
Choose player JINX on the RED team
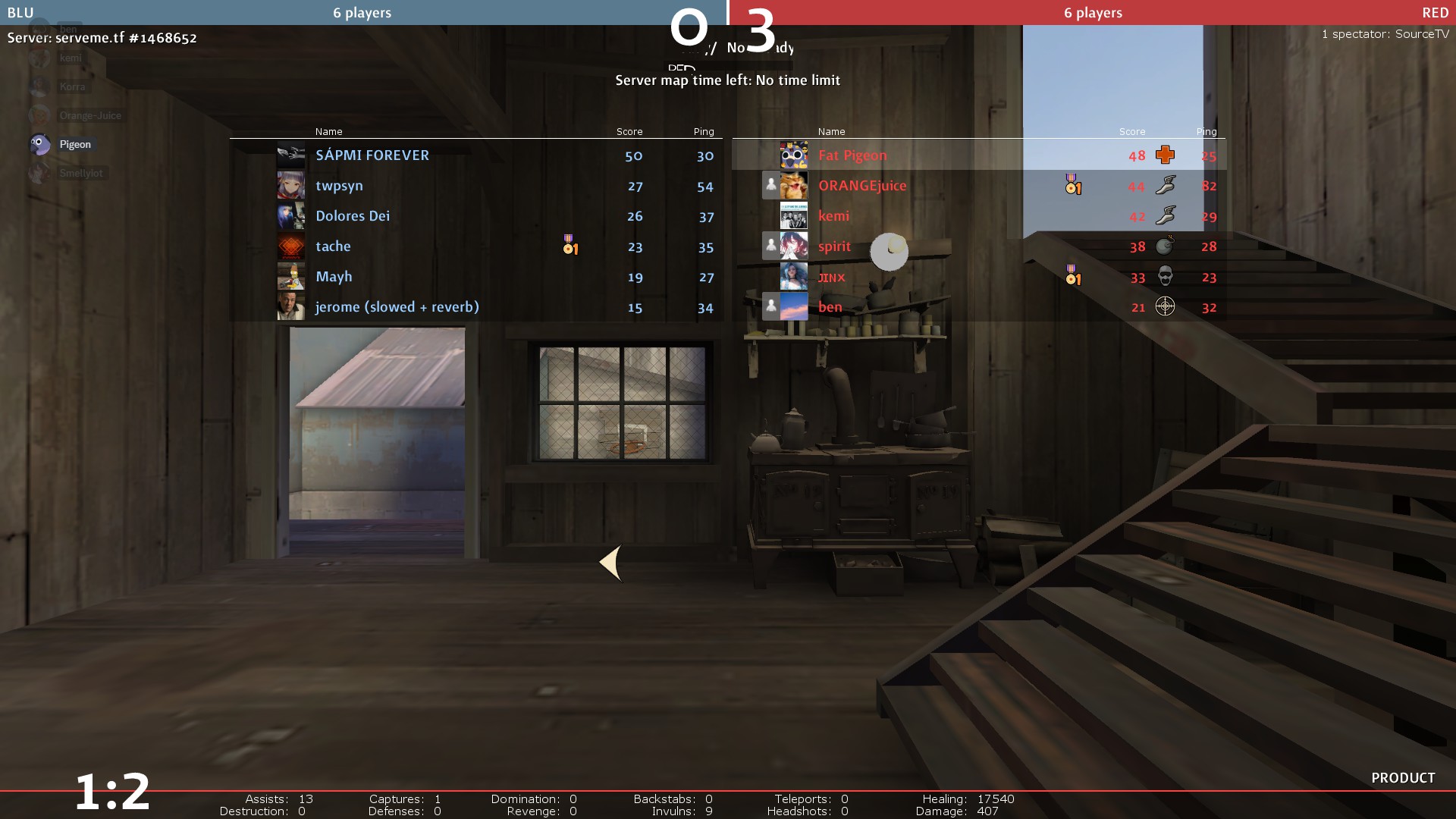click(x=831, y=278)
